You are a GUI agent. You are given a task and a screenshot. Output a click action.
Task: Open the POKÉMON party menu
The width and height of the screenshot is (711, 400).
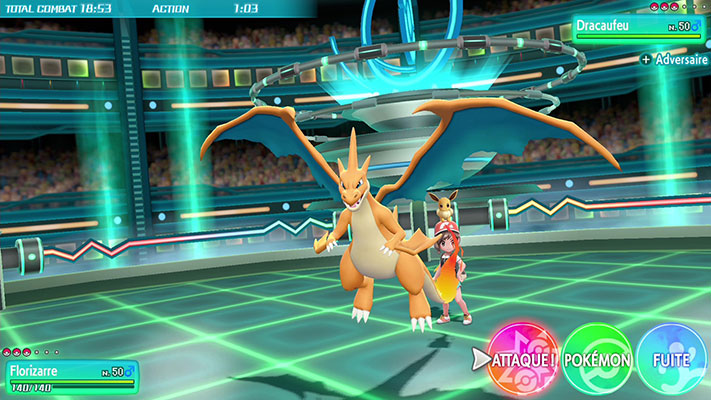597,359
